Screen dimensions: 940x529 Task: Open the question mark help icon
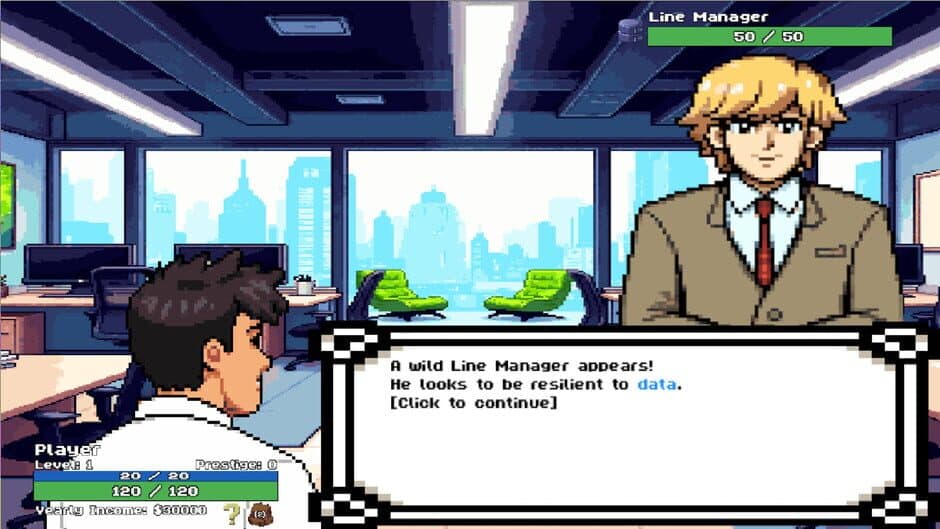(232, 514)
